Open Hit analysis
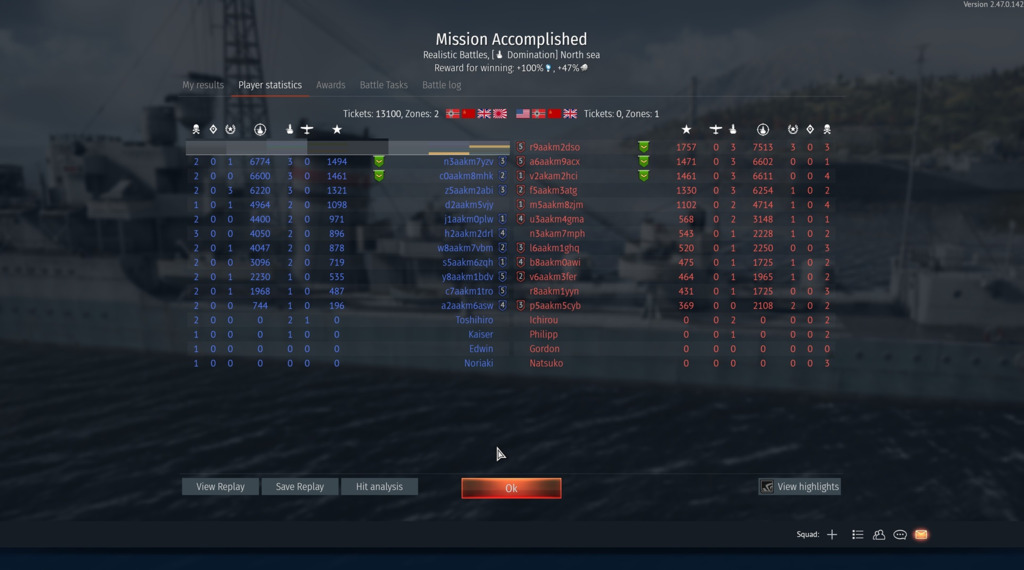 pos(379,487)
